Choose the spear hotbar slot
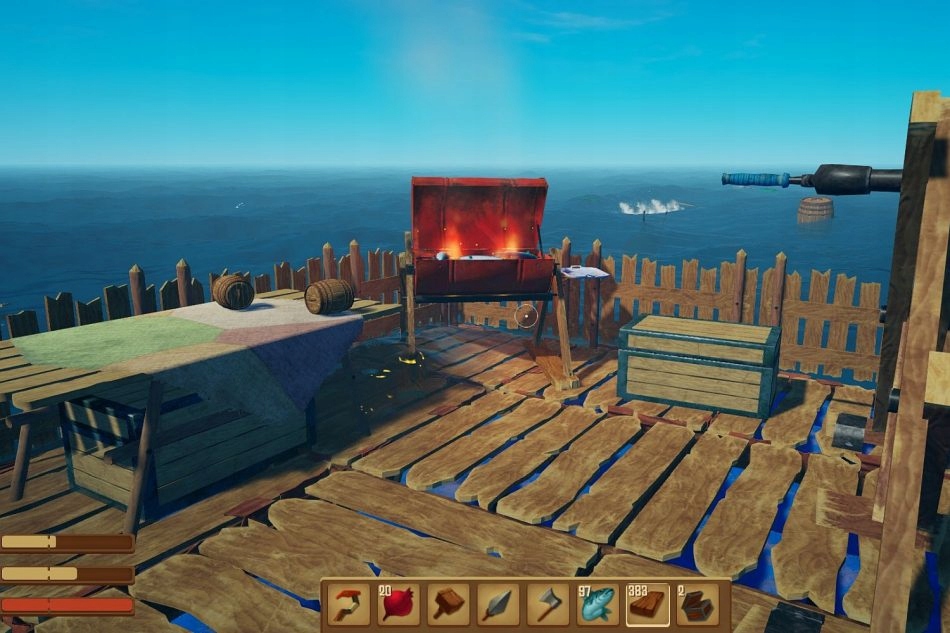This screenshot has height=633, width=950. click(x=498, y=604)
